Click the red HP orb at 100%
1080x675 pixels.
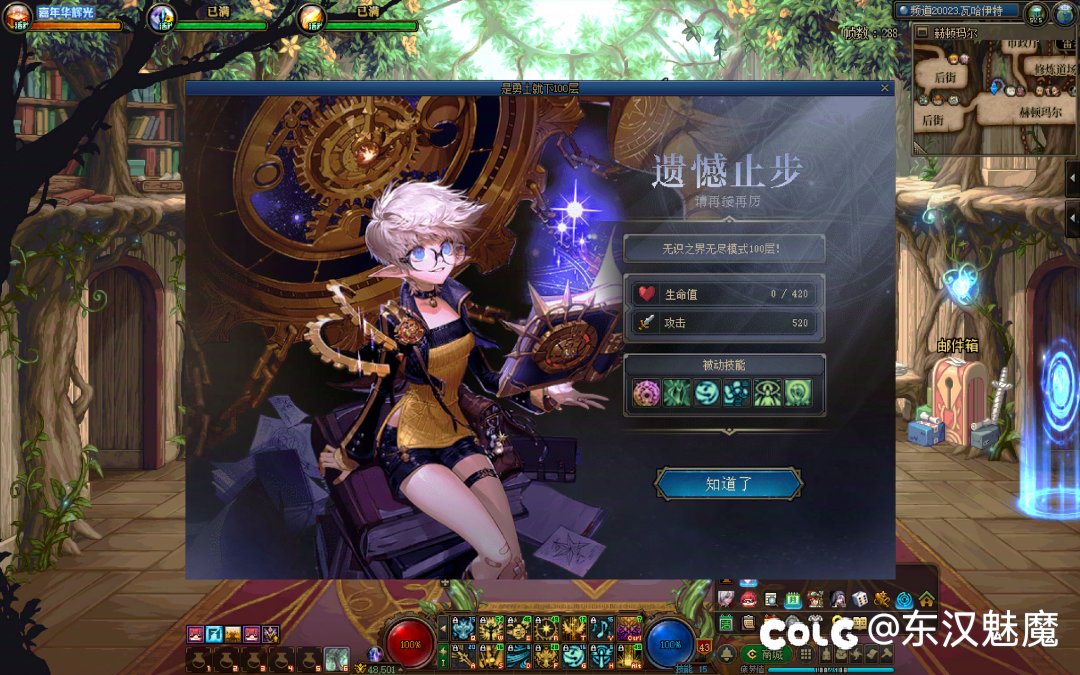pyautogui.click(x=410, y=644)
